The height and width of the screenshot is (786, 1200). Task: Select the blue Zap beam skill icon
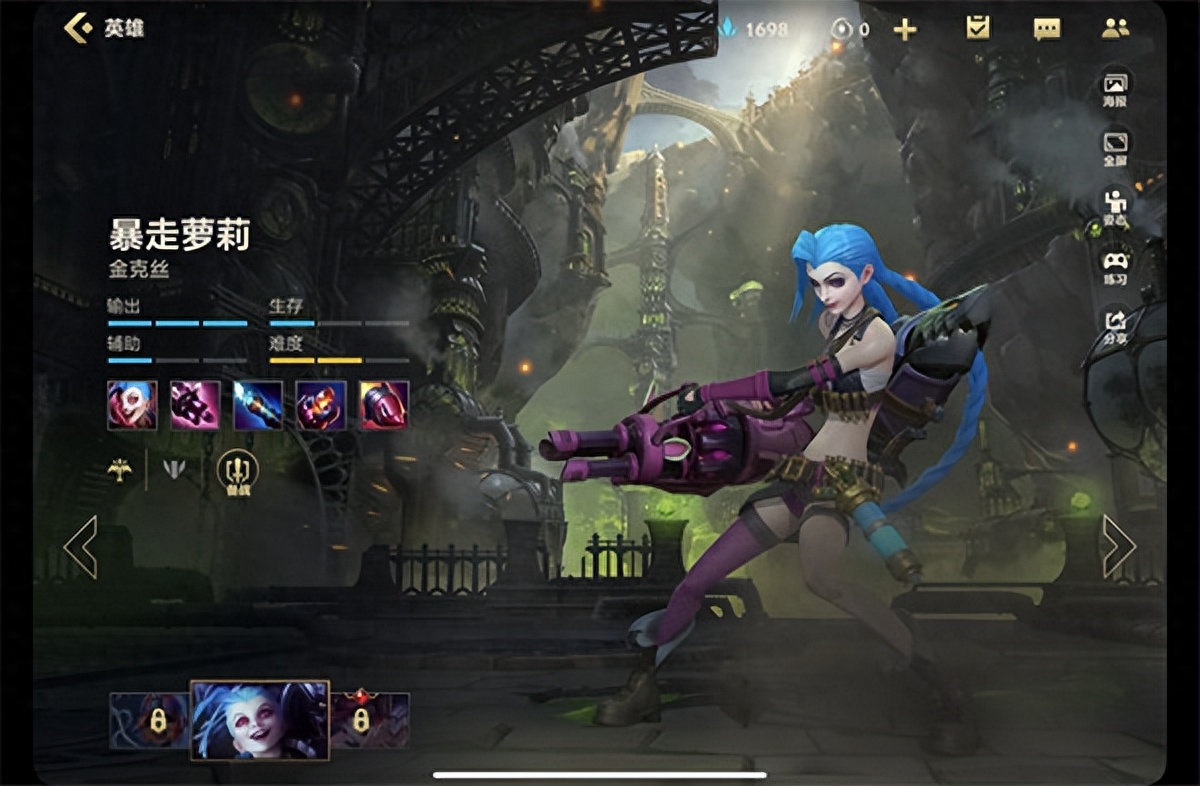258,405
